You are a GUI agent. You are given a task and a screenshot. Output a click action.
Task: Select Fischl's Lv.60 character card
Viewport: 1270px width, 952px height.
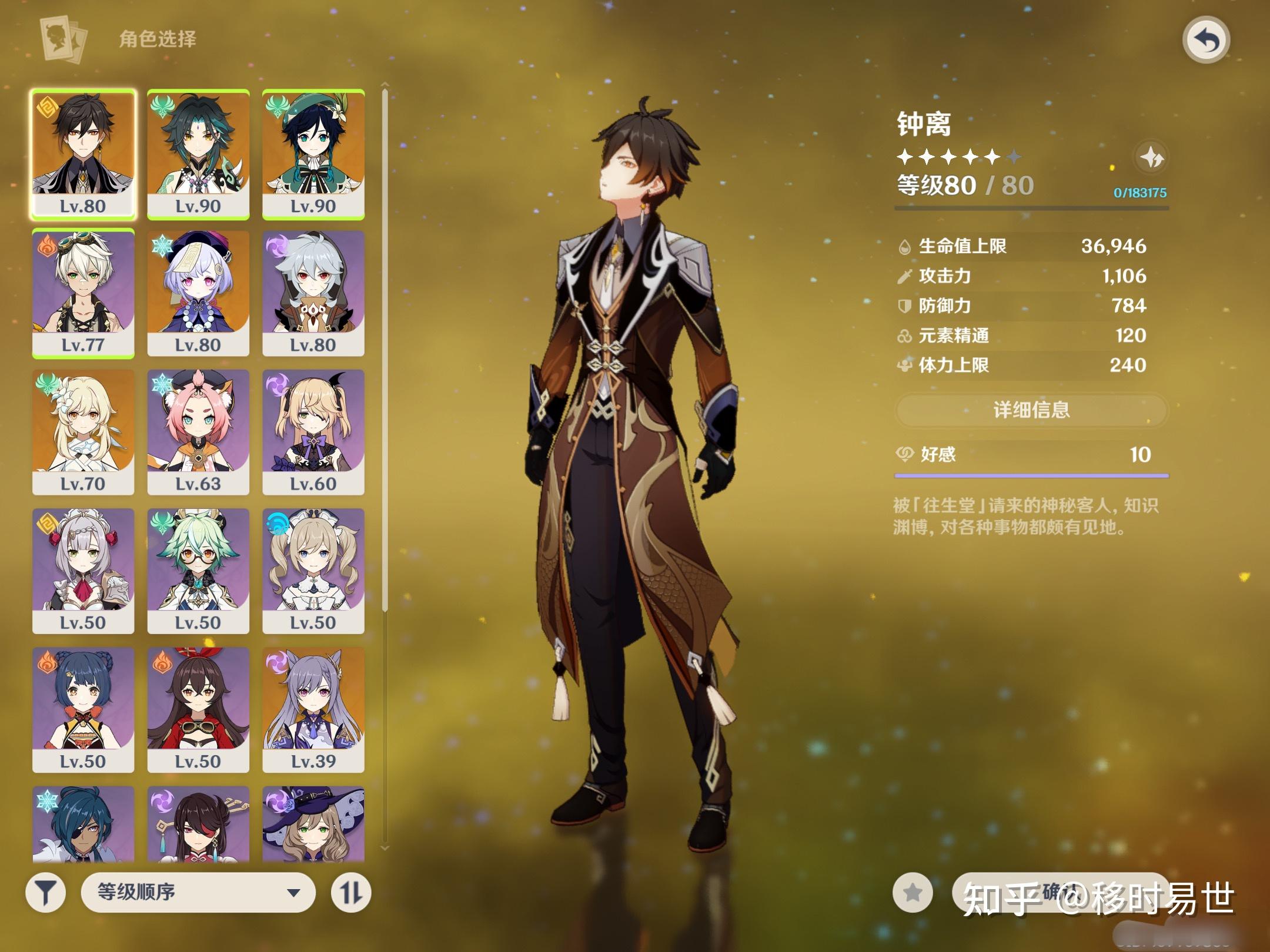(313, 432)
